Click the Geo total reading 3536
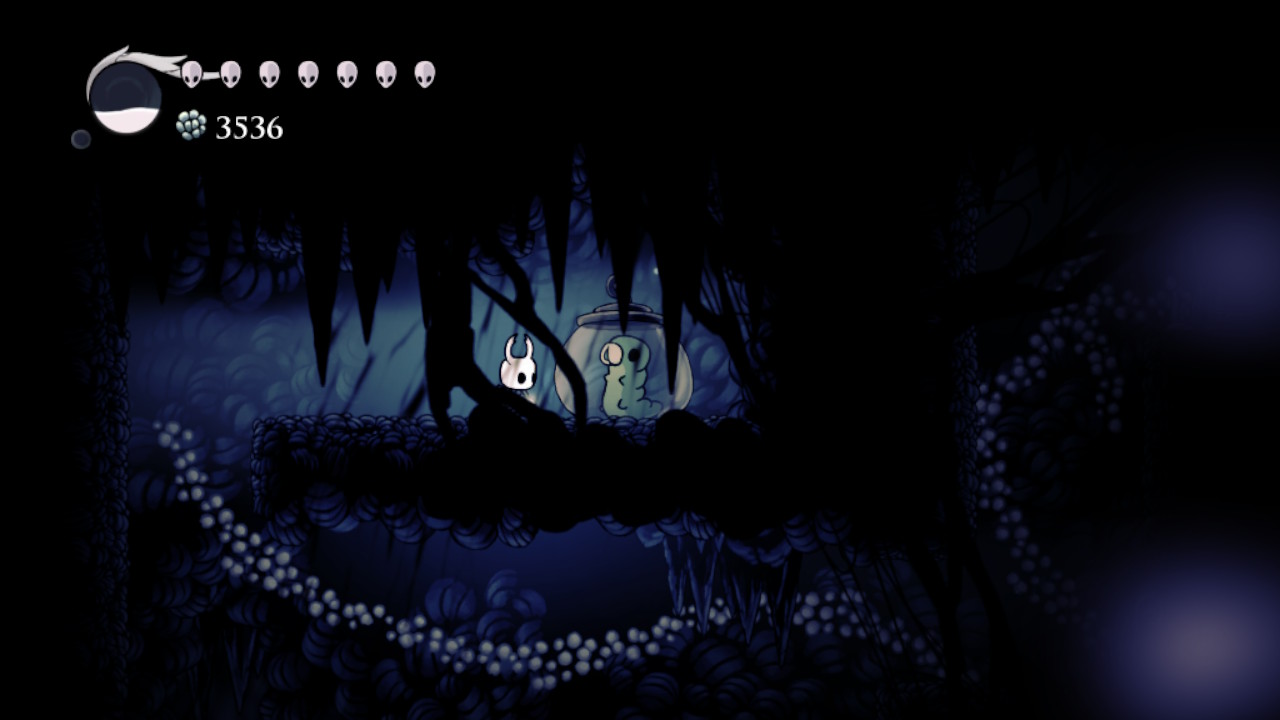 pos(247,127)
